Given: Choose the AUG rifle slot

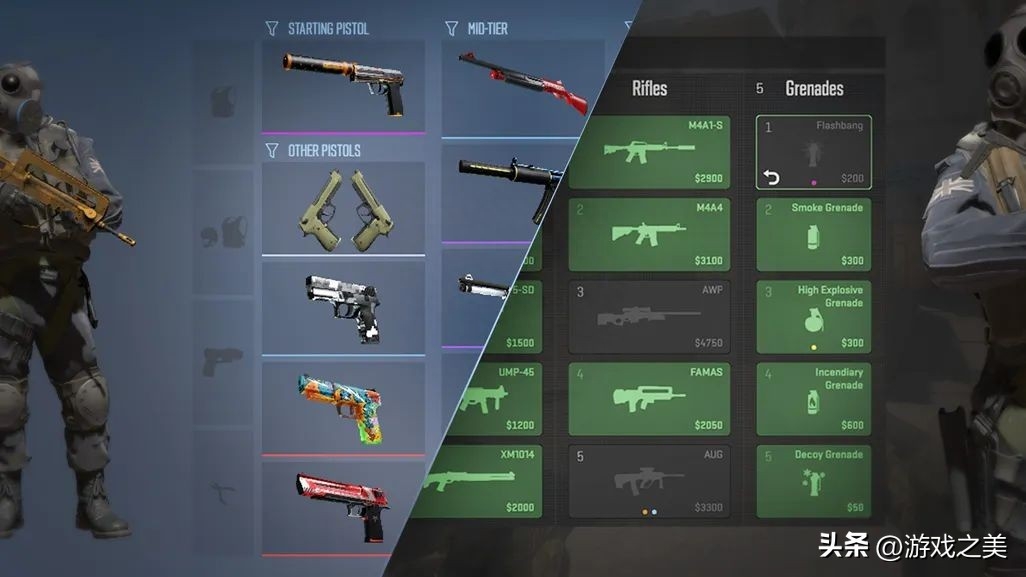Looking at the screenshot, I should coord(649,480).
